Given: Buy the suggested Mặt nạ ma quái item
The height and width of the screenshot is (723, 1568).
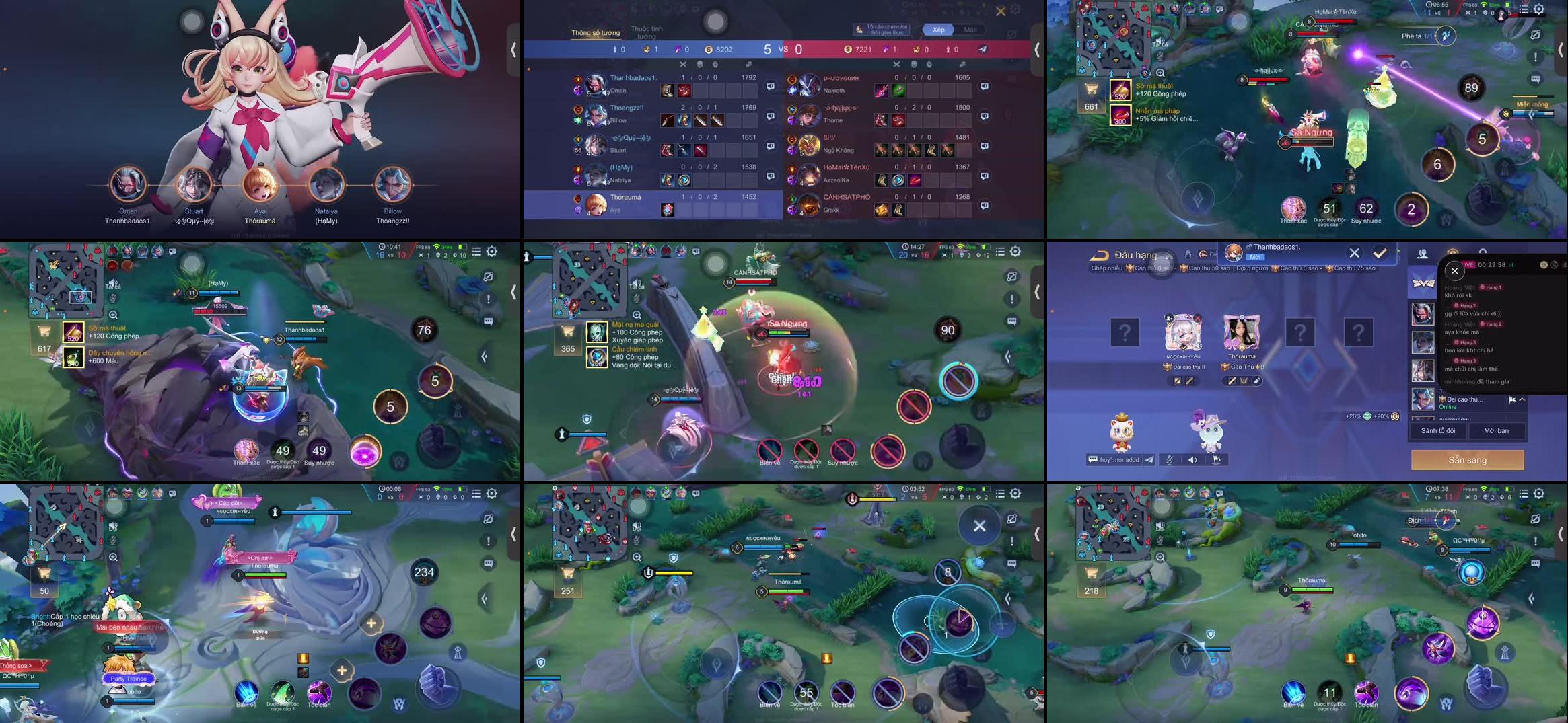Looking at the screenshot, I should (596, 332).
